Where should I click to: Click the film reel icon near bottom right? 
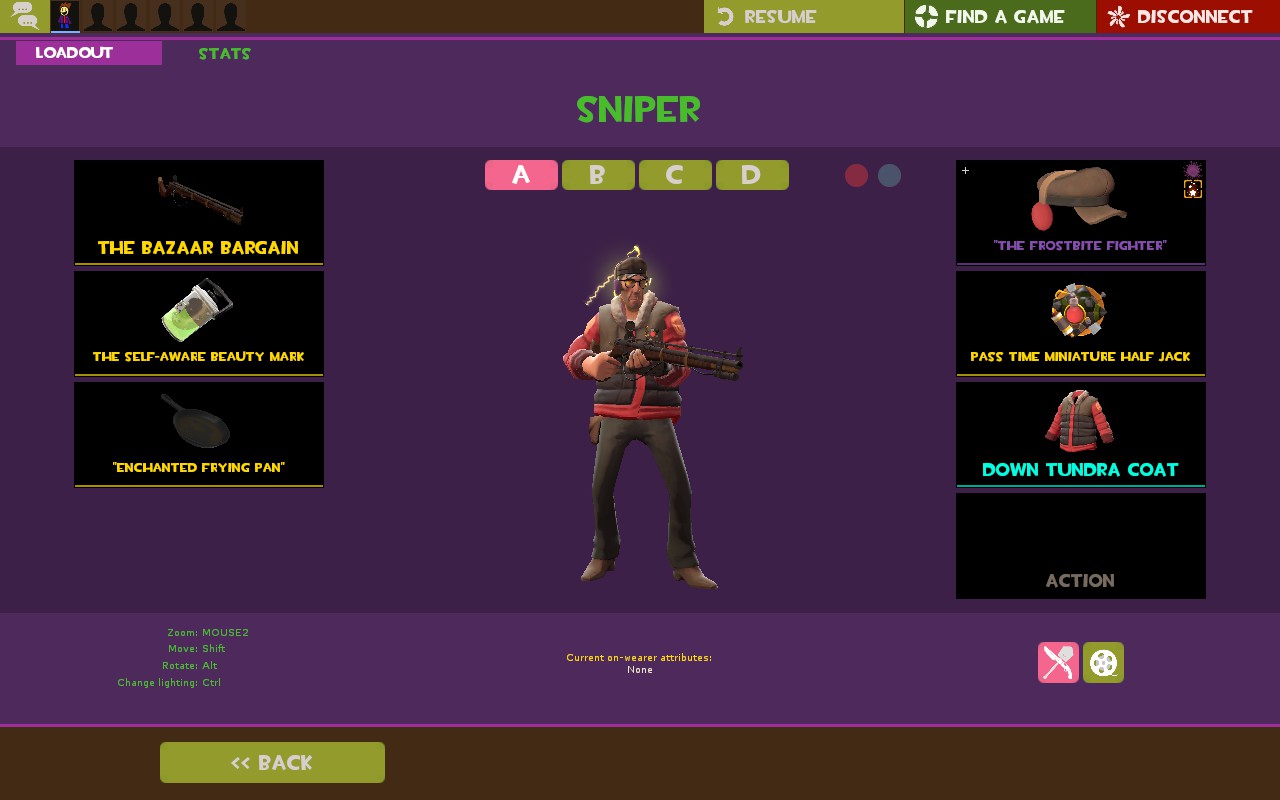click(1103, 662)
